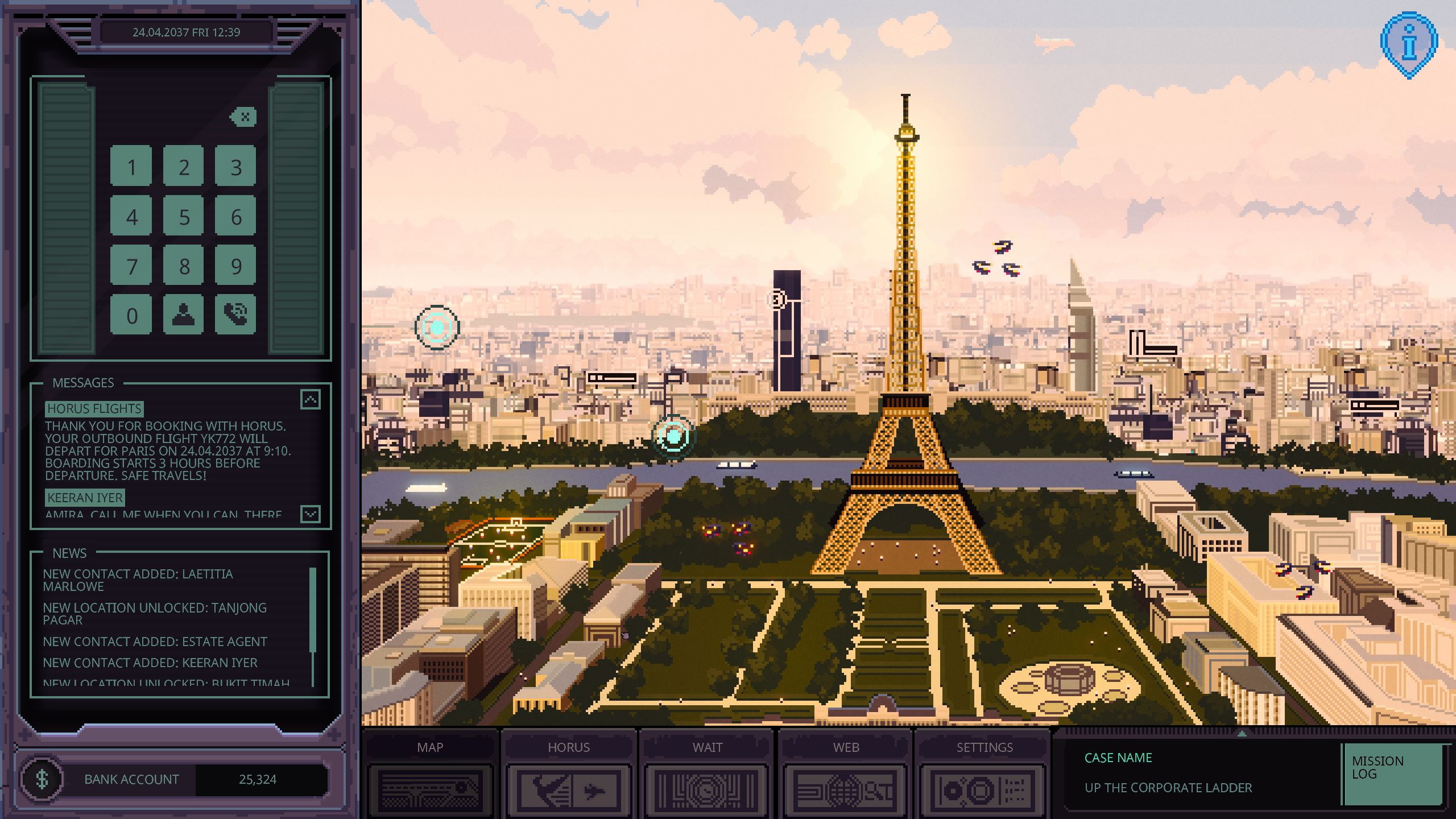Show the Mission Log
Image resolution: width=1456 pixels, height=819 pixels.
tap(1392, 773)
